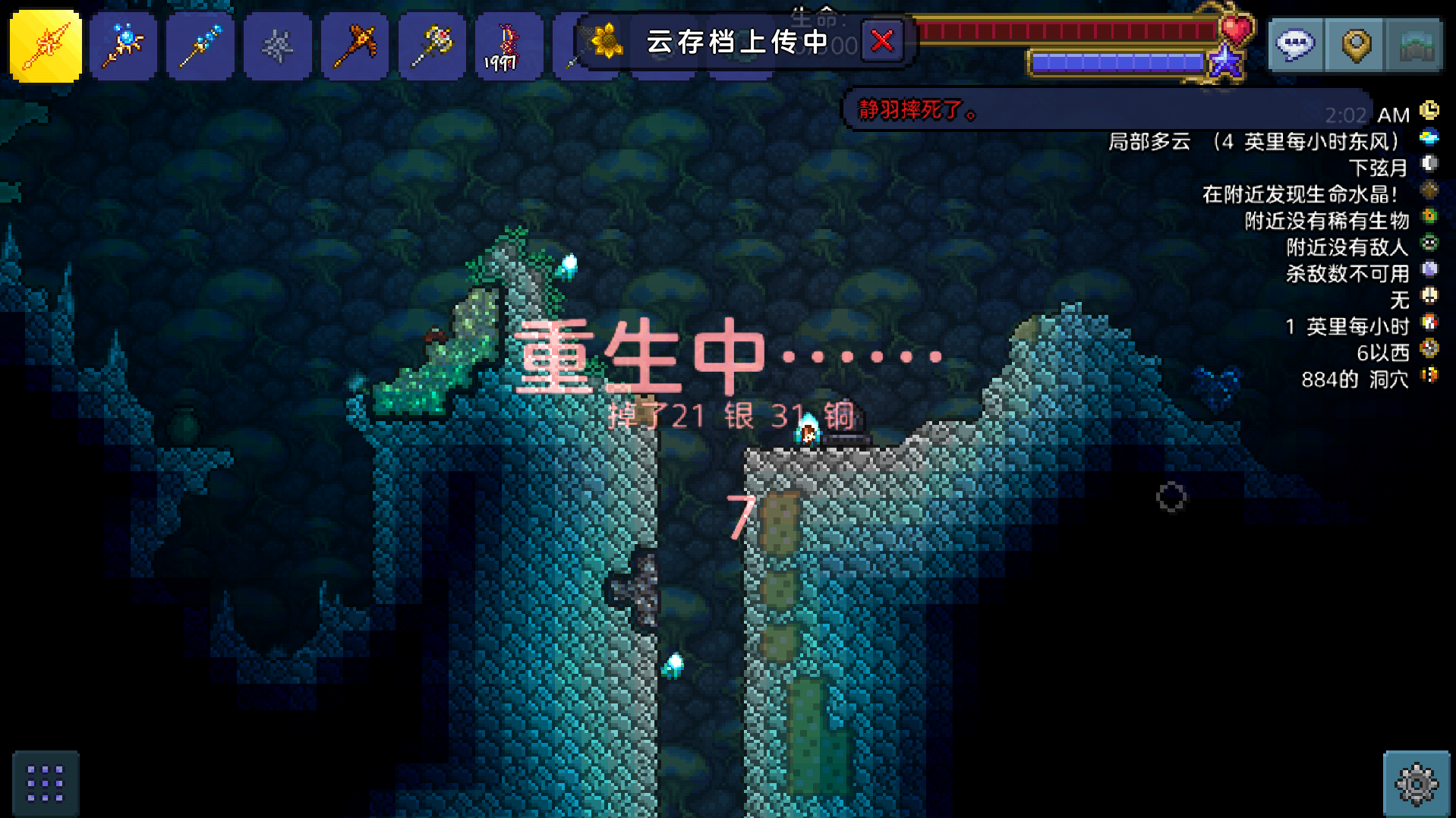This screenshot has width=1456, height=818.
Task: Equip the hamaxe from the hotbar
Action: click(432, 46)
